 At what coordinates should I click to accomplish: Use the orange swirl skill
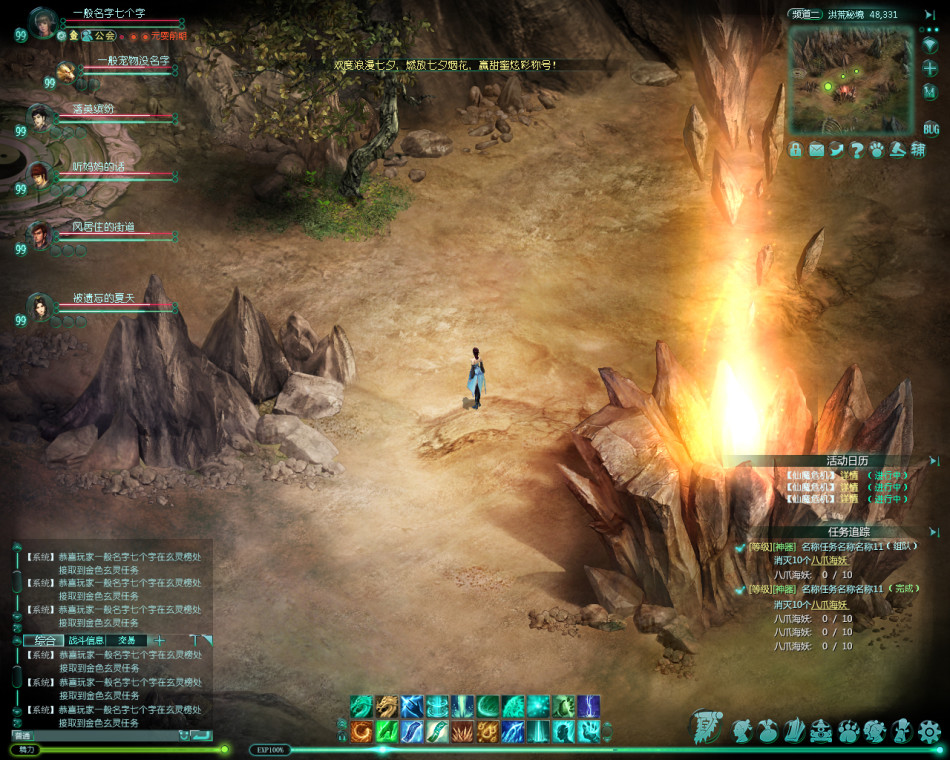pyautogui.click(x=361, y=731)
